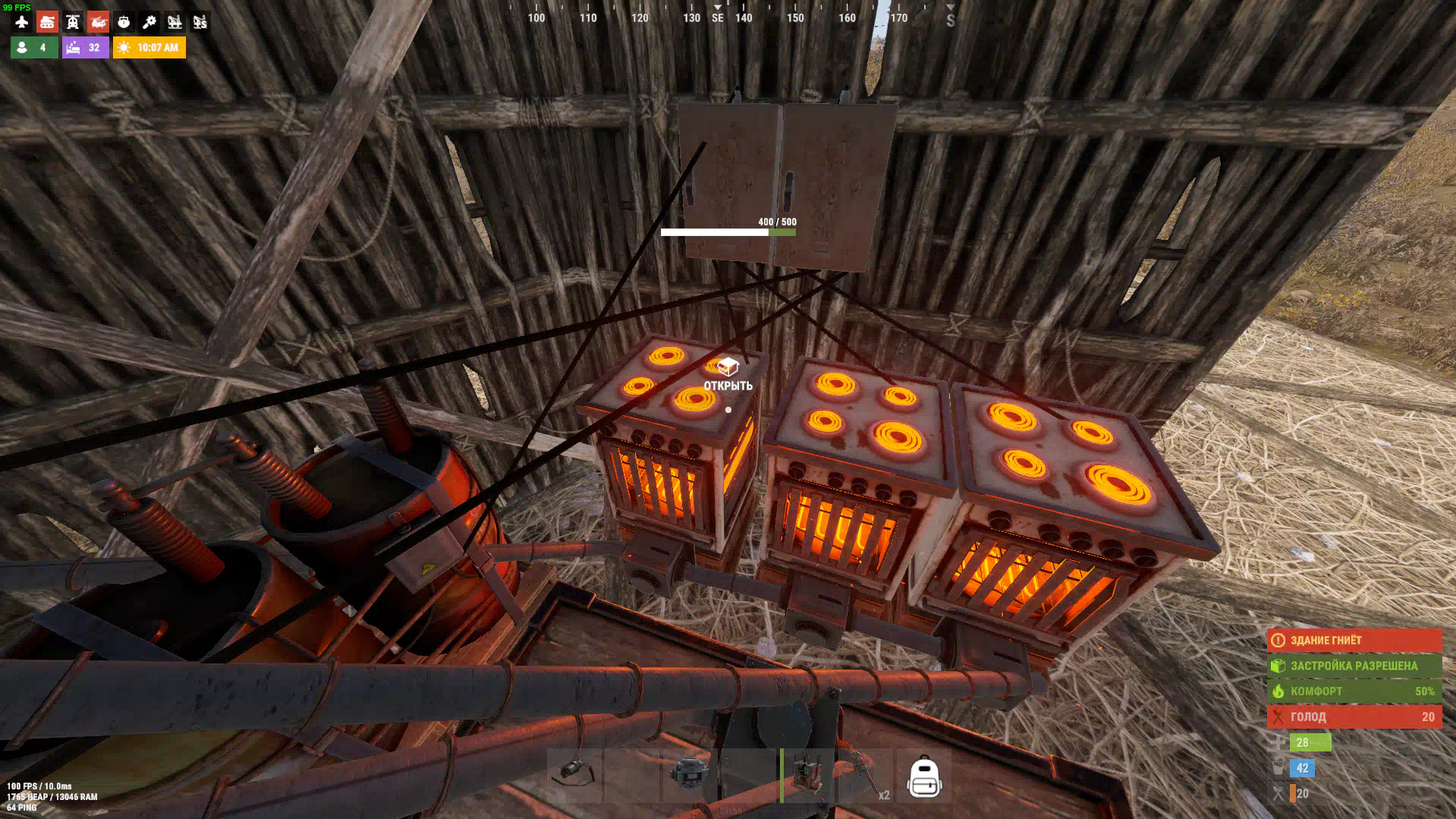Screen dimensions: 1456x819
Task: Select the x2 stacked item hotbar slot
Action: tap(864, 775)
